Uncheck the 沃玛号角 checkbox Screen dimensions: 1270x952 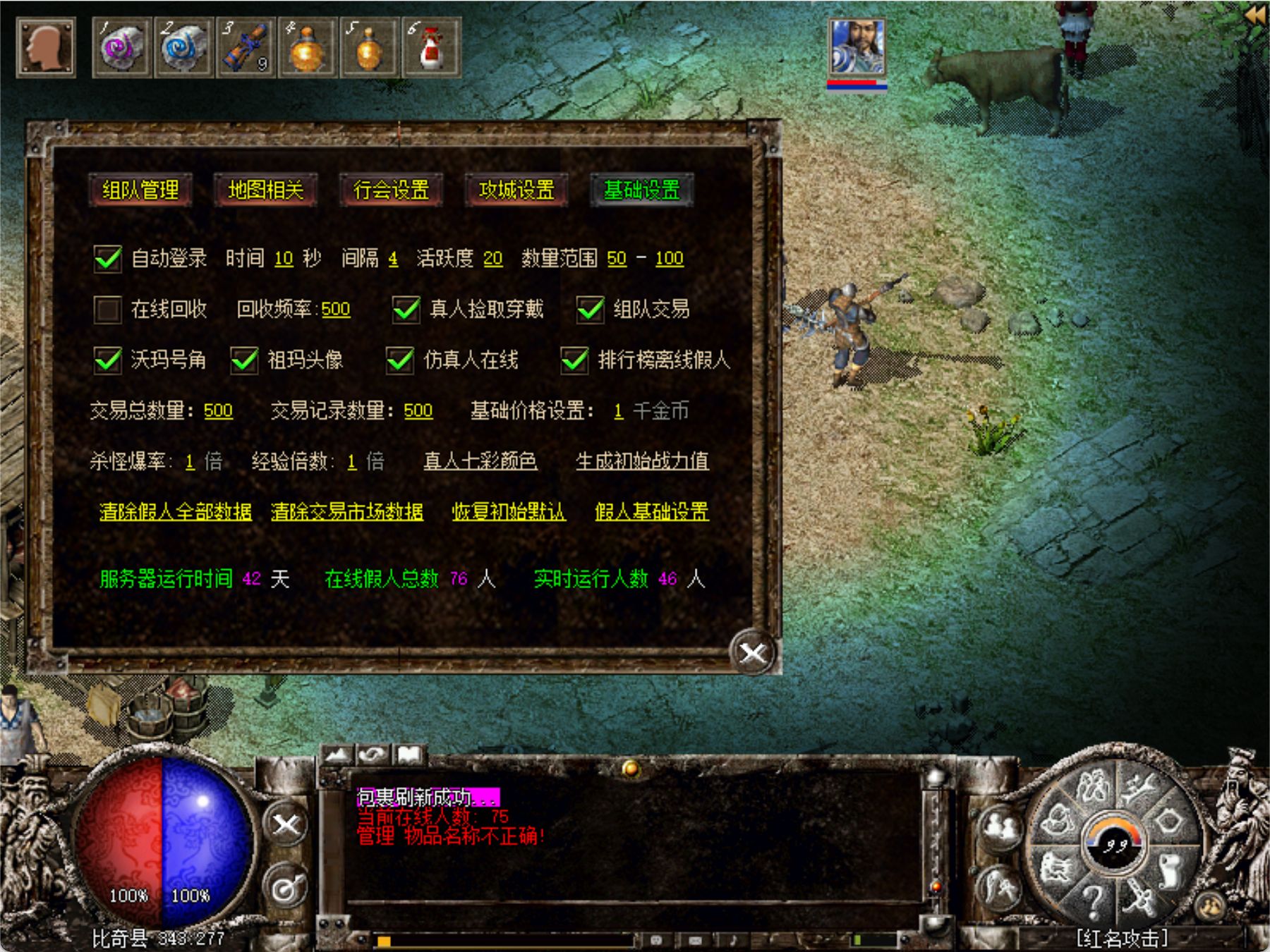pos(108,360)
